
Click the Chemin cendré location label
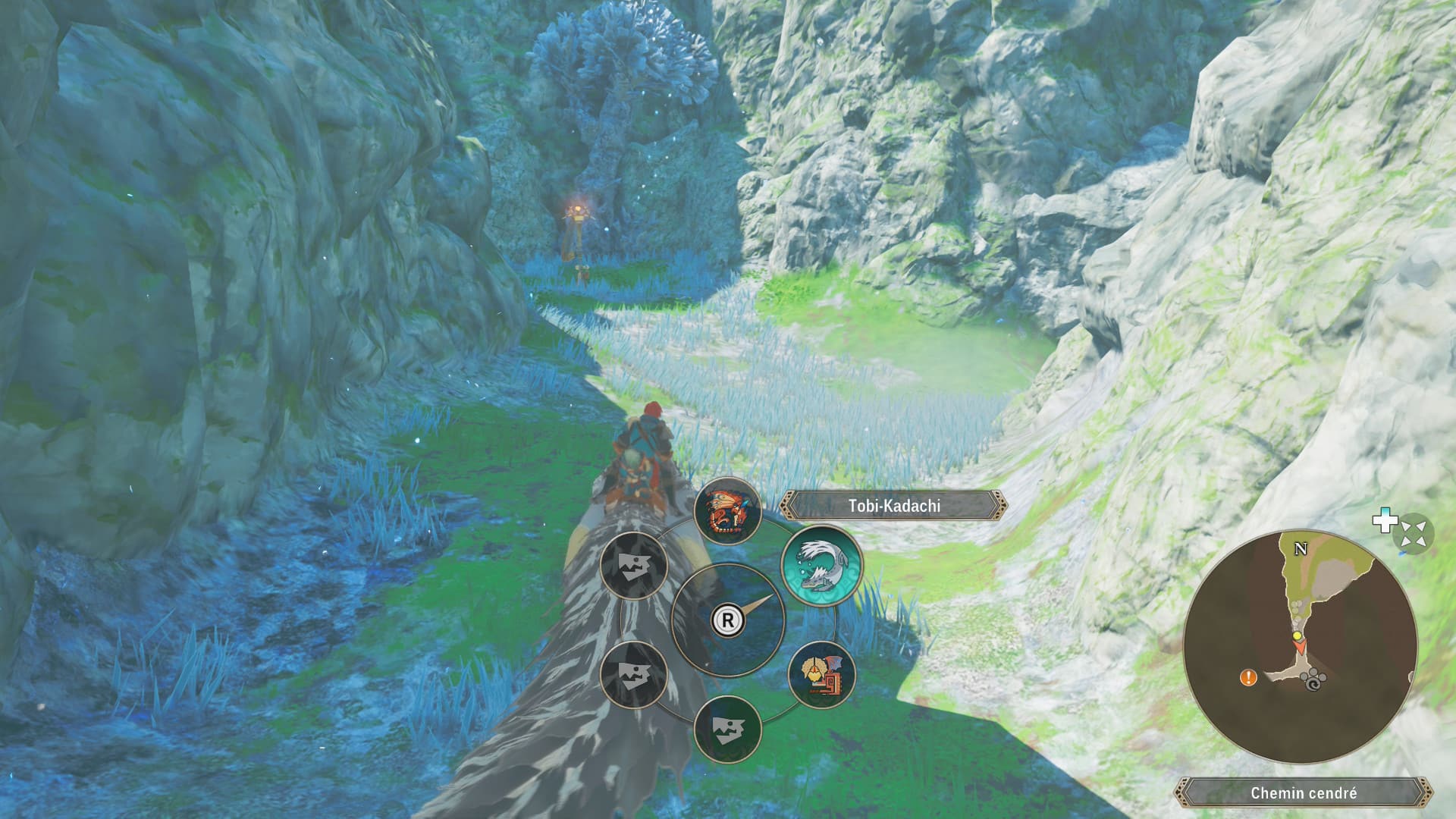(1303, 793)
